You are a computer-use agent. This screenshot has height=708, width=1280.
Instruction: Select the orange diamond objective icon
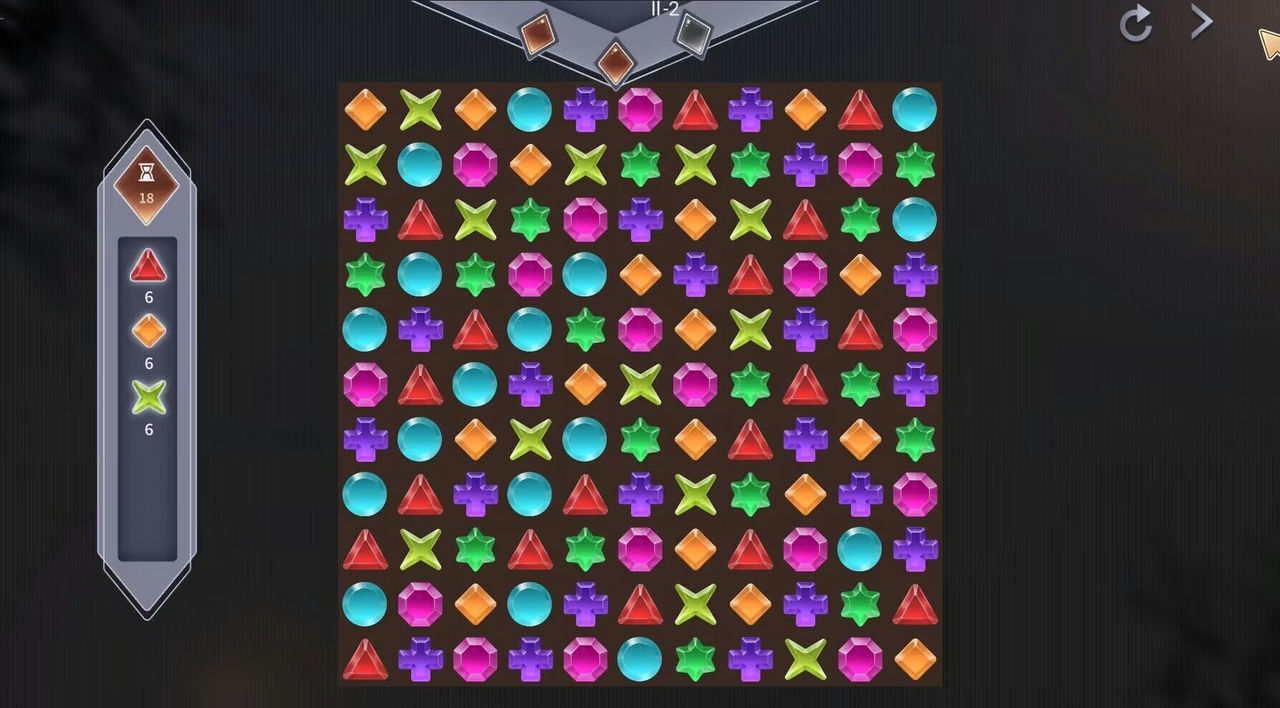click(148, 331)
